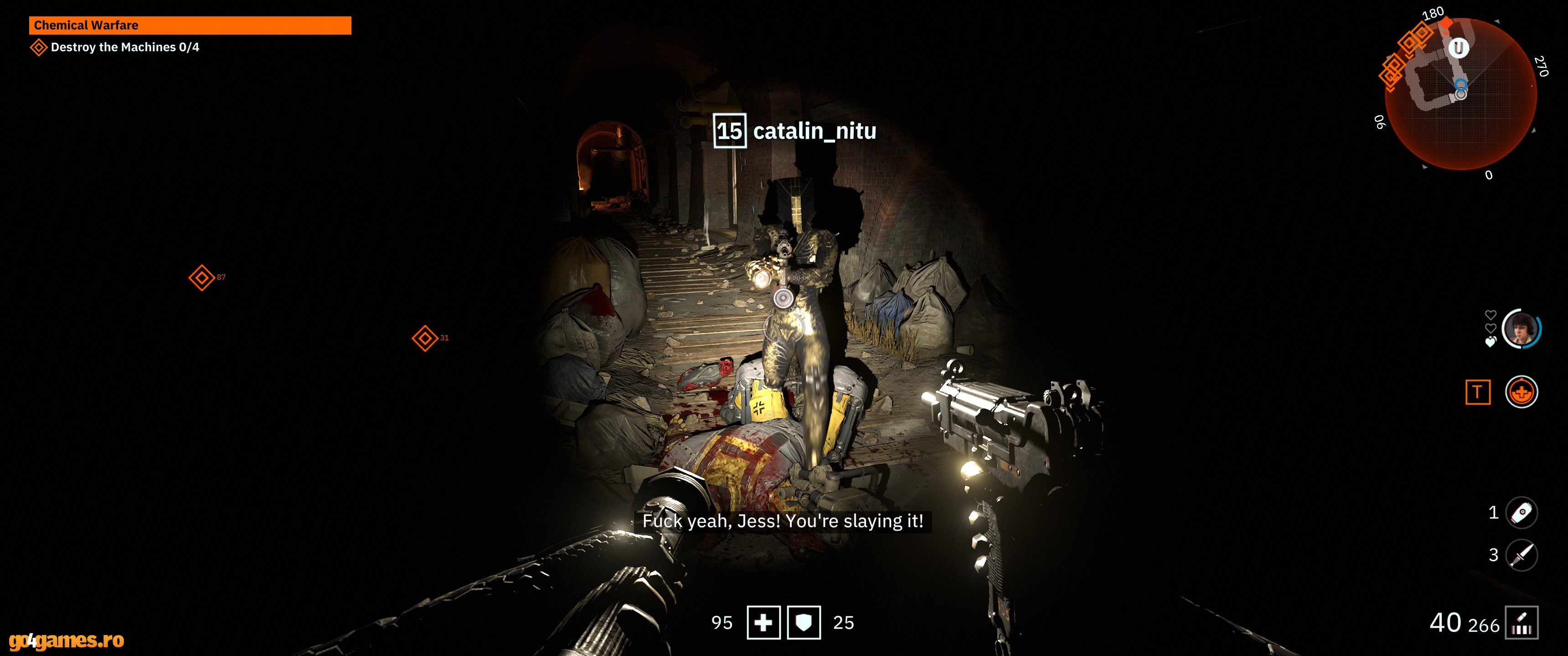This screenshot has height=656, width=1568.
Task: Click the weapon ammo type icon
Action: click(x=1521, y=623)
